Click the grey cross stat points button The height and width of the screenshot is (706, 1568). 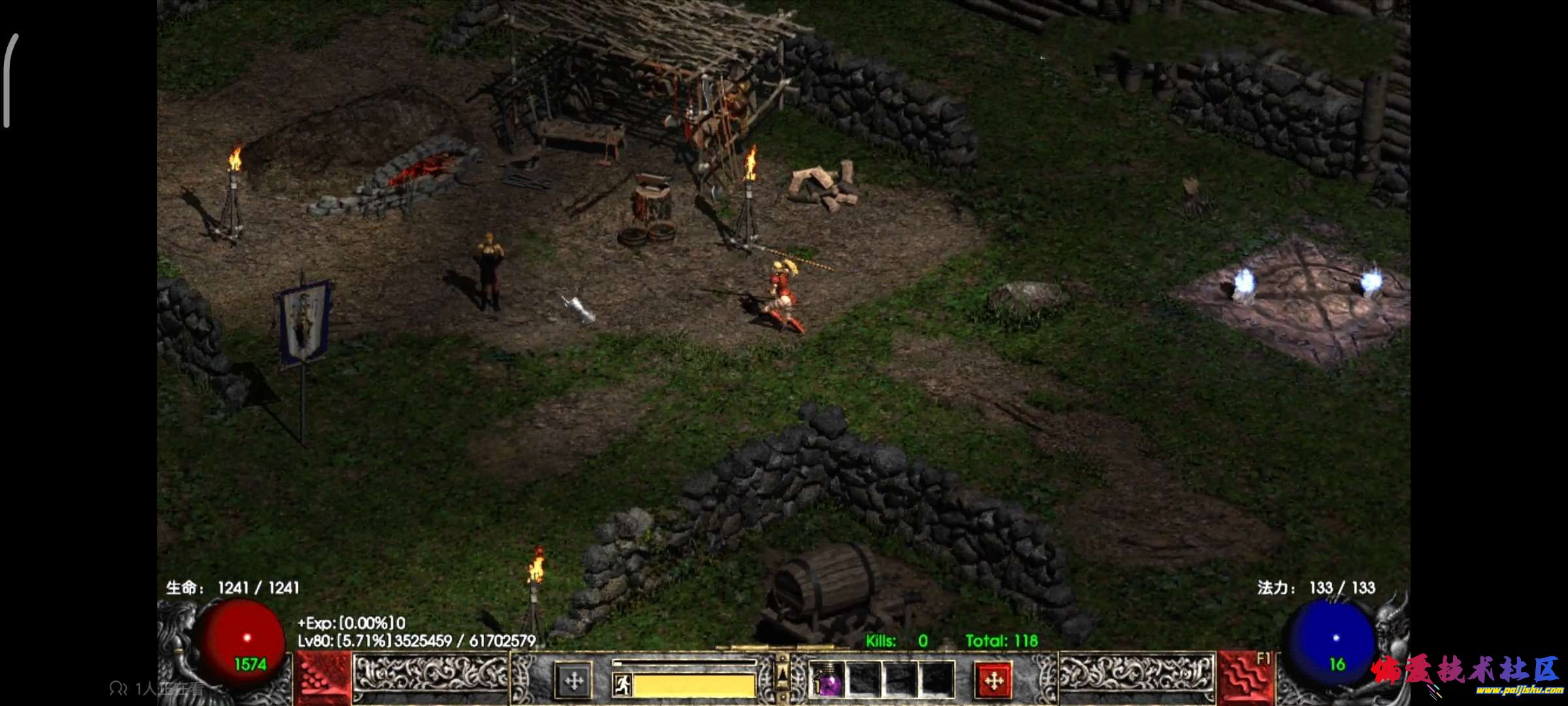click(574, 681)
